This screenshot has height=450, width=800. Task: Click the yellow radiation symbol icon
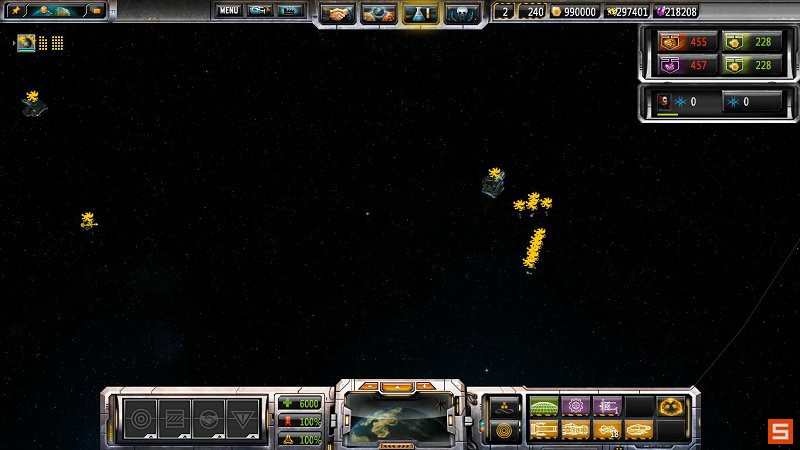[670, 407]
